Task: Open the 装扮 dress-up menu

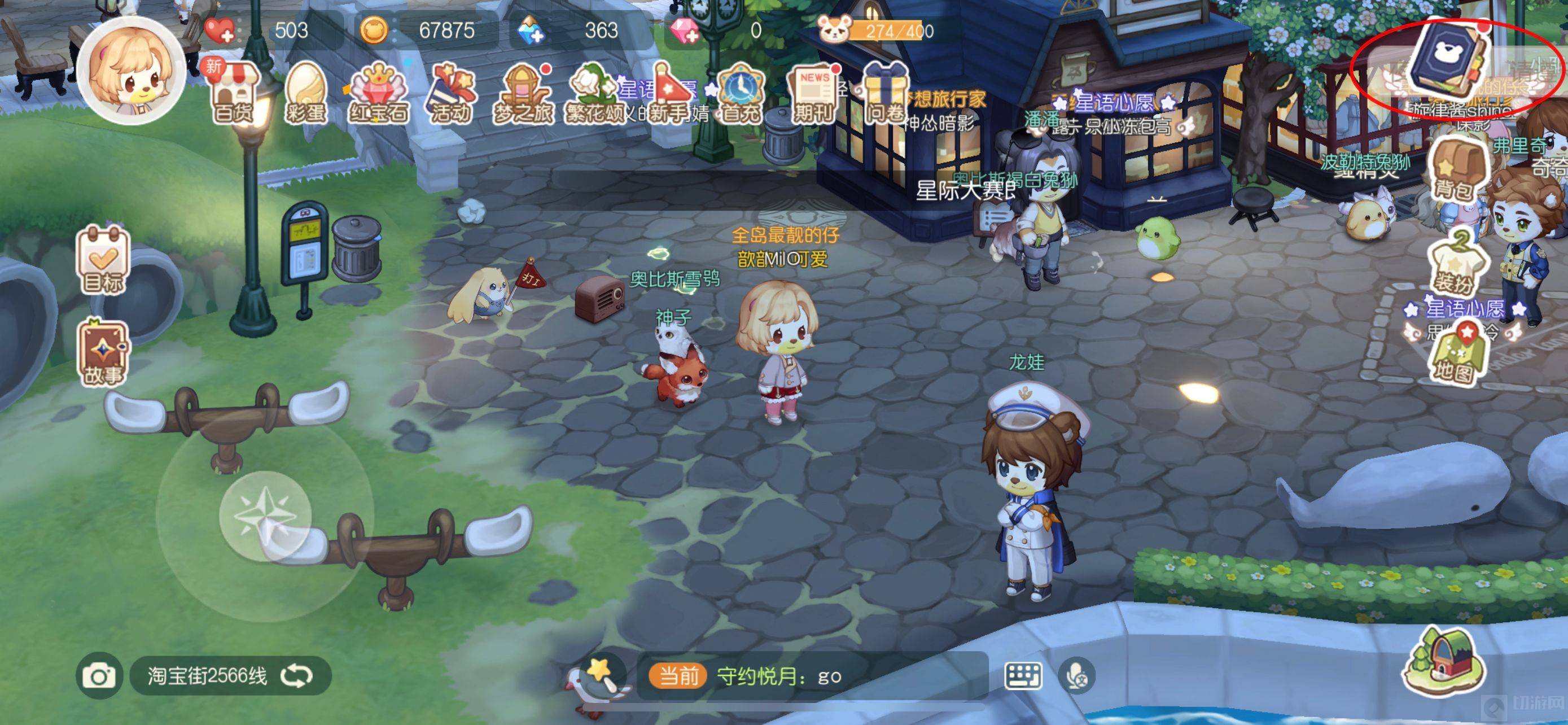Action: pos(1453,263)
